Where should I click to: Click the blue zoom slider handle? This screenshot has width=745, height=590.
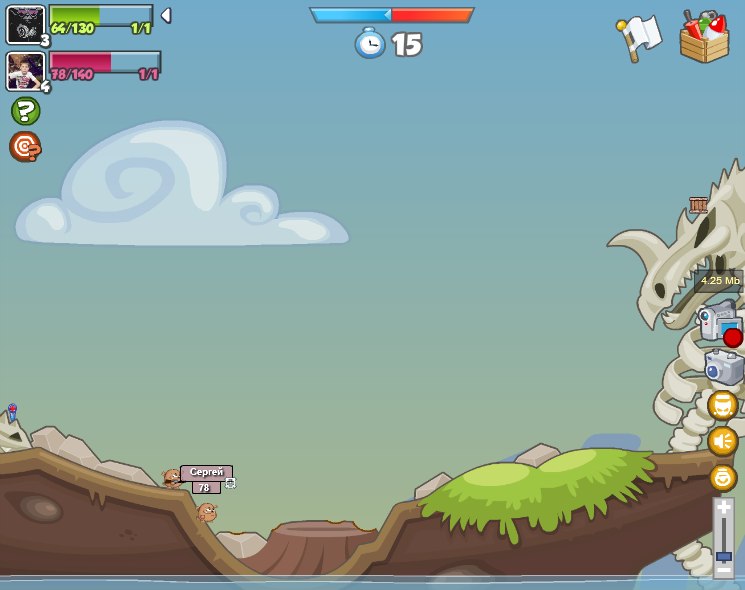pos(723,556)
